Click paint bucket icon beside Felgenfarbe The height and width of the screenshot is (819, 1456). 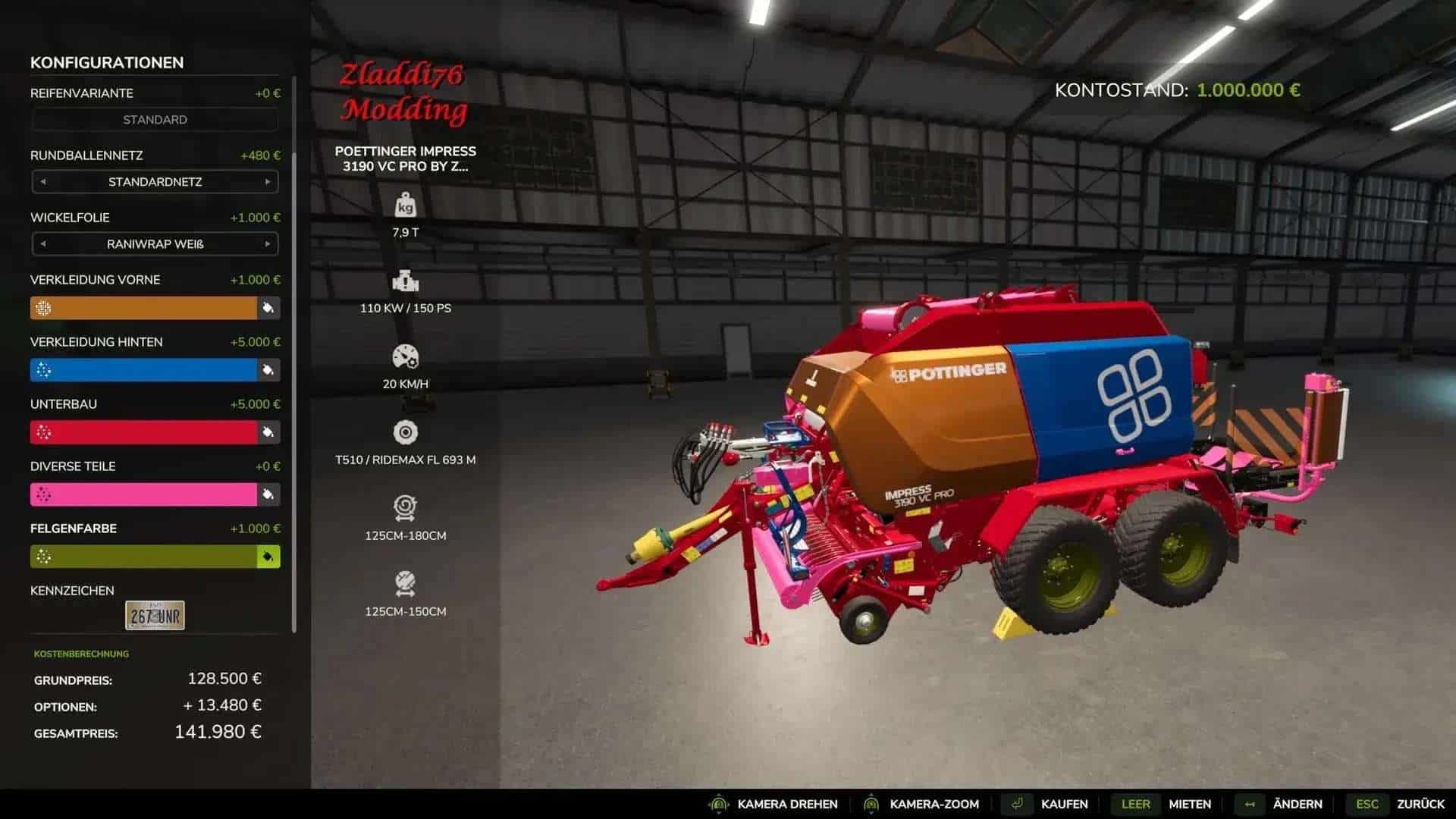pos(268,557)
